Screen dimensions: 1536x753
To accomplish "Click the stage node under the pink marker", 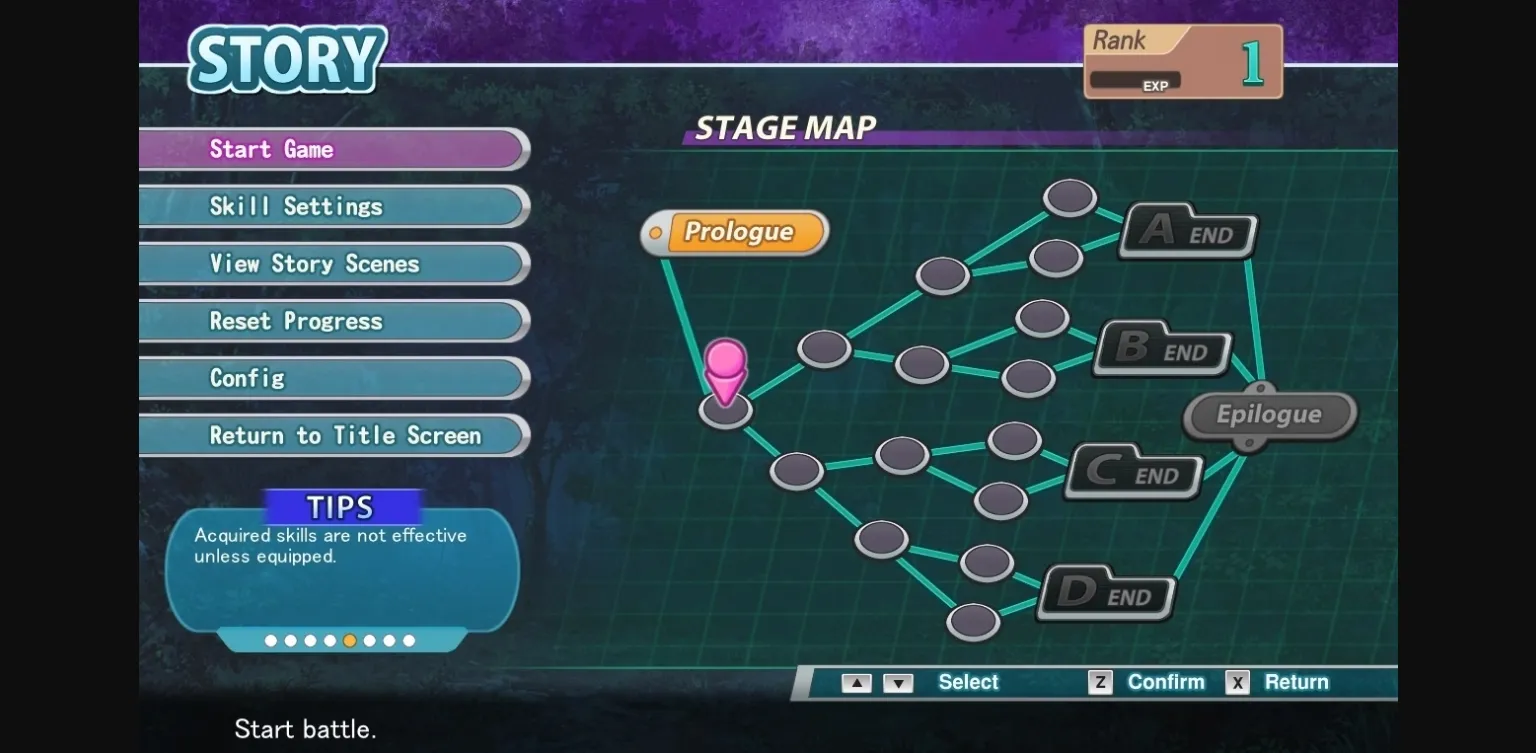I will pyautogui.click(x=725, y=411).
